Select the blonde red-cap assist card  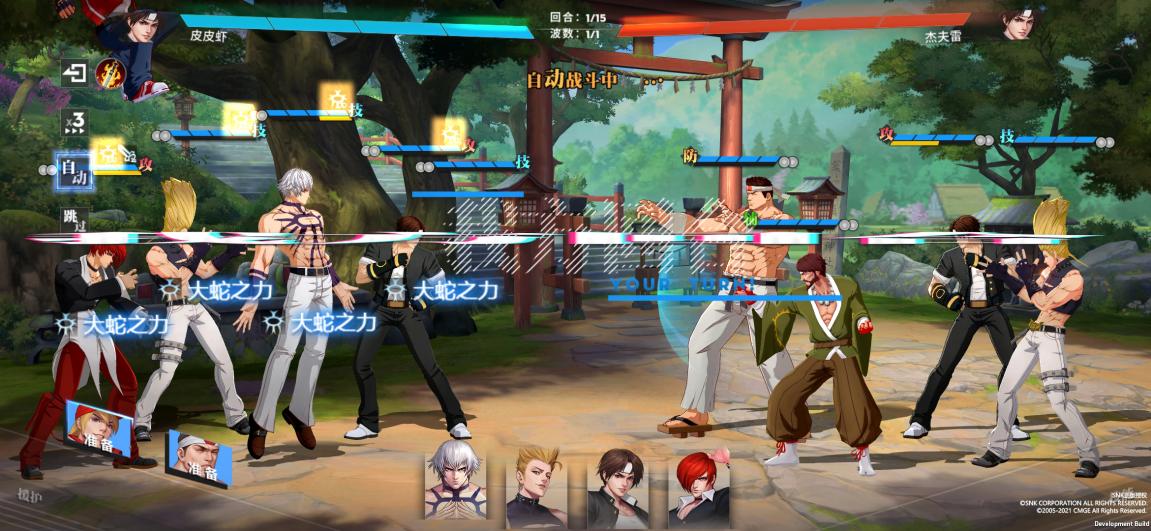(x=101, y=430)
